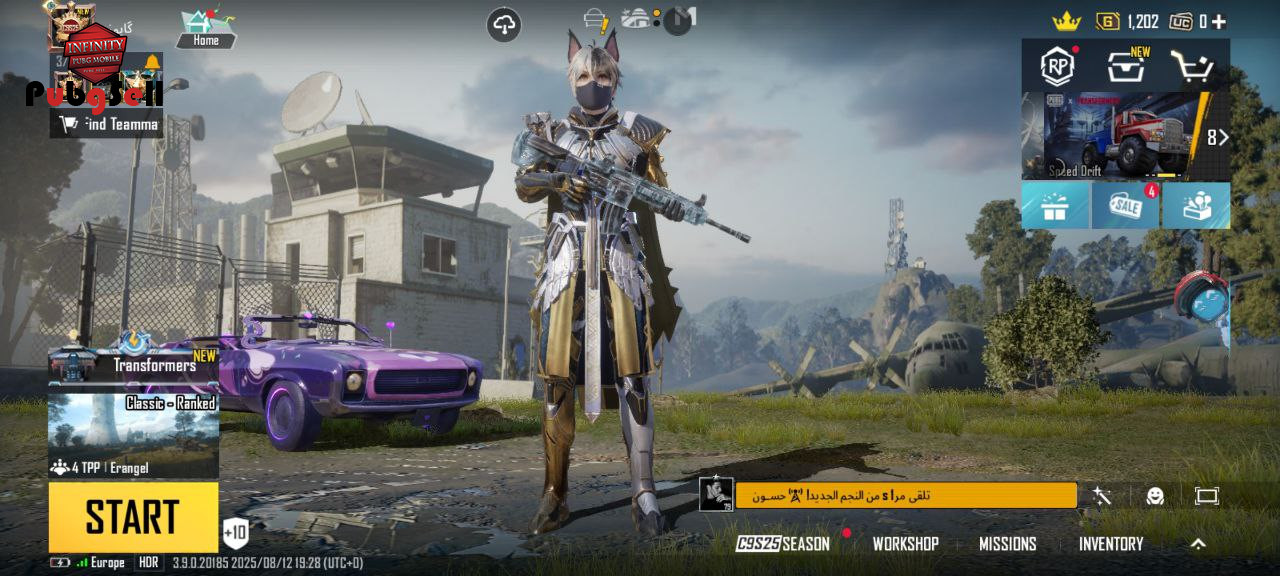Open the Transformers event mode banner
1280x576 pixels.
click(x=134, y=365)
